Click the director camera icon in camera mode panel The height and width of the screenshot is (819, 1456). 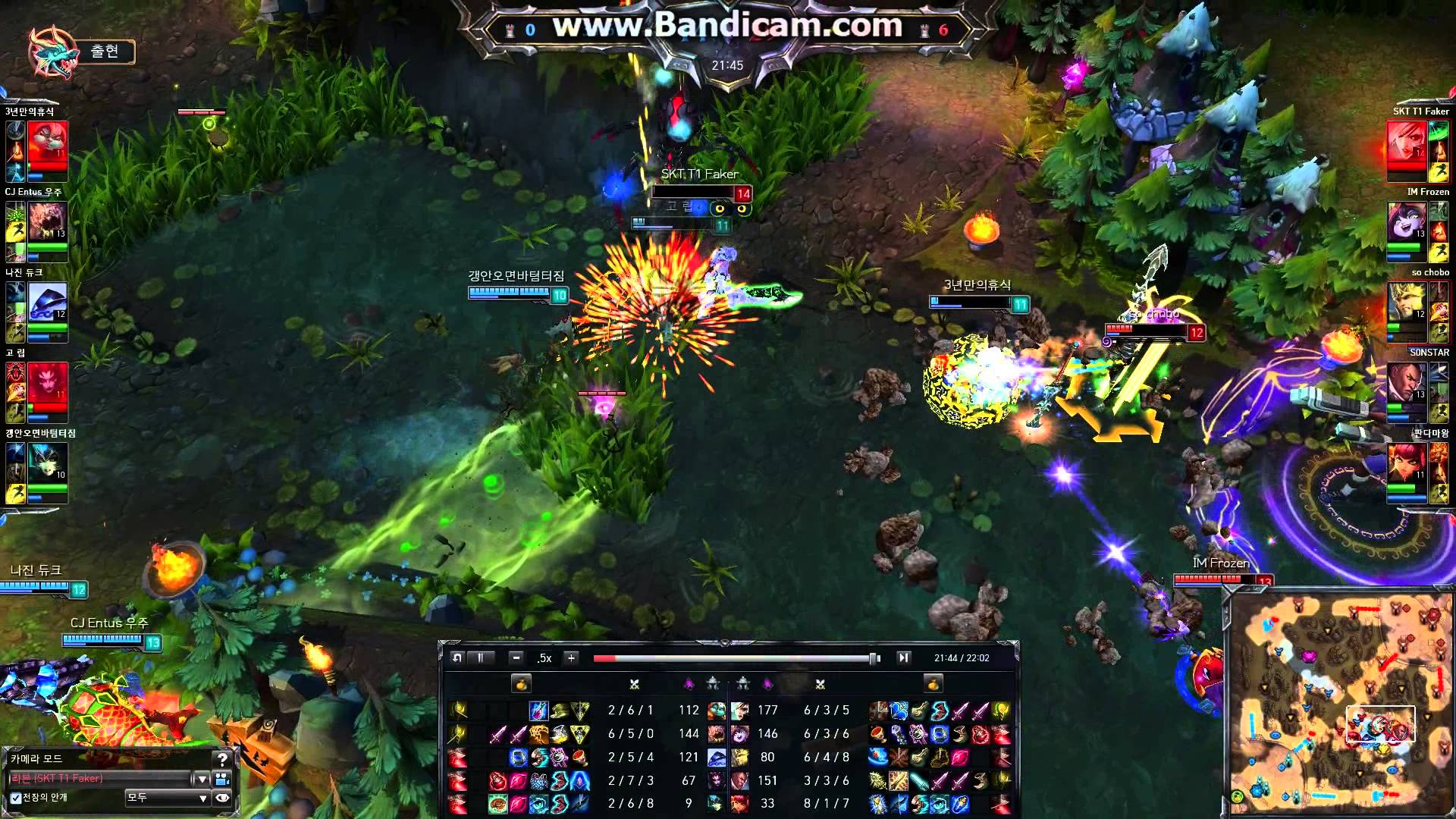[221, 777]
